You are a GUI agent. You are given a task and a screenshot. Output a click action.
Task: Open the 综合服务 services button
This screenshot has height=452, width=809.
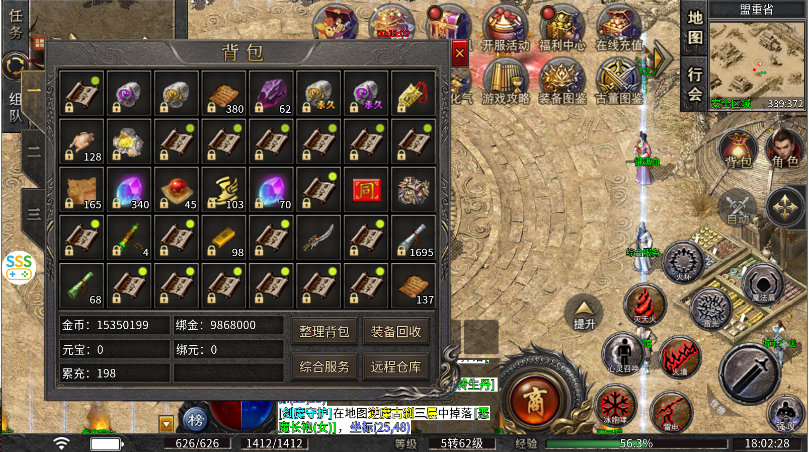[325, 366]
